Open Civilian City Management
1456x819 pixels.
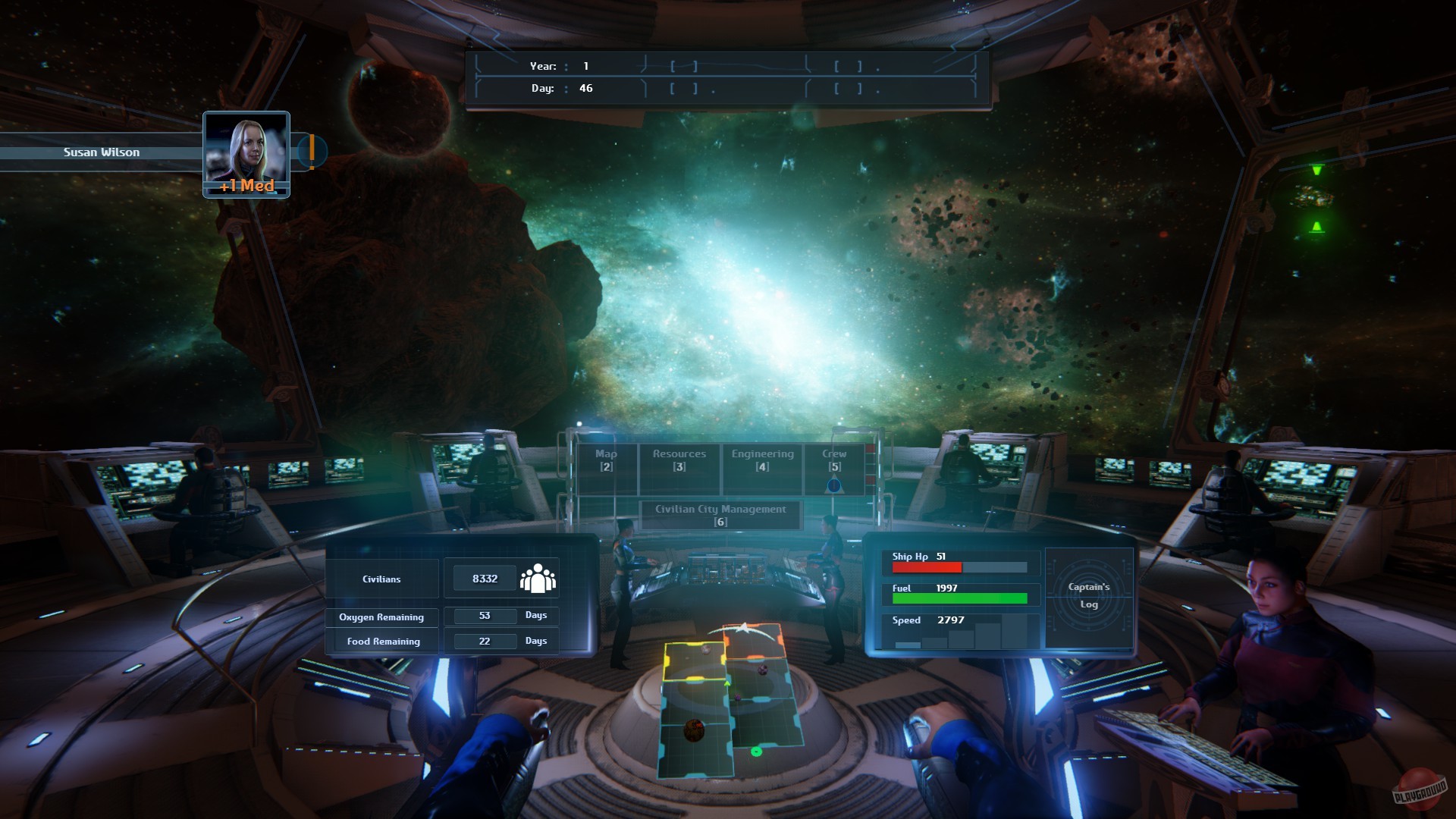click(720, 514)
